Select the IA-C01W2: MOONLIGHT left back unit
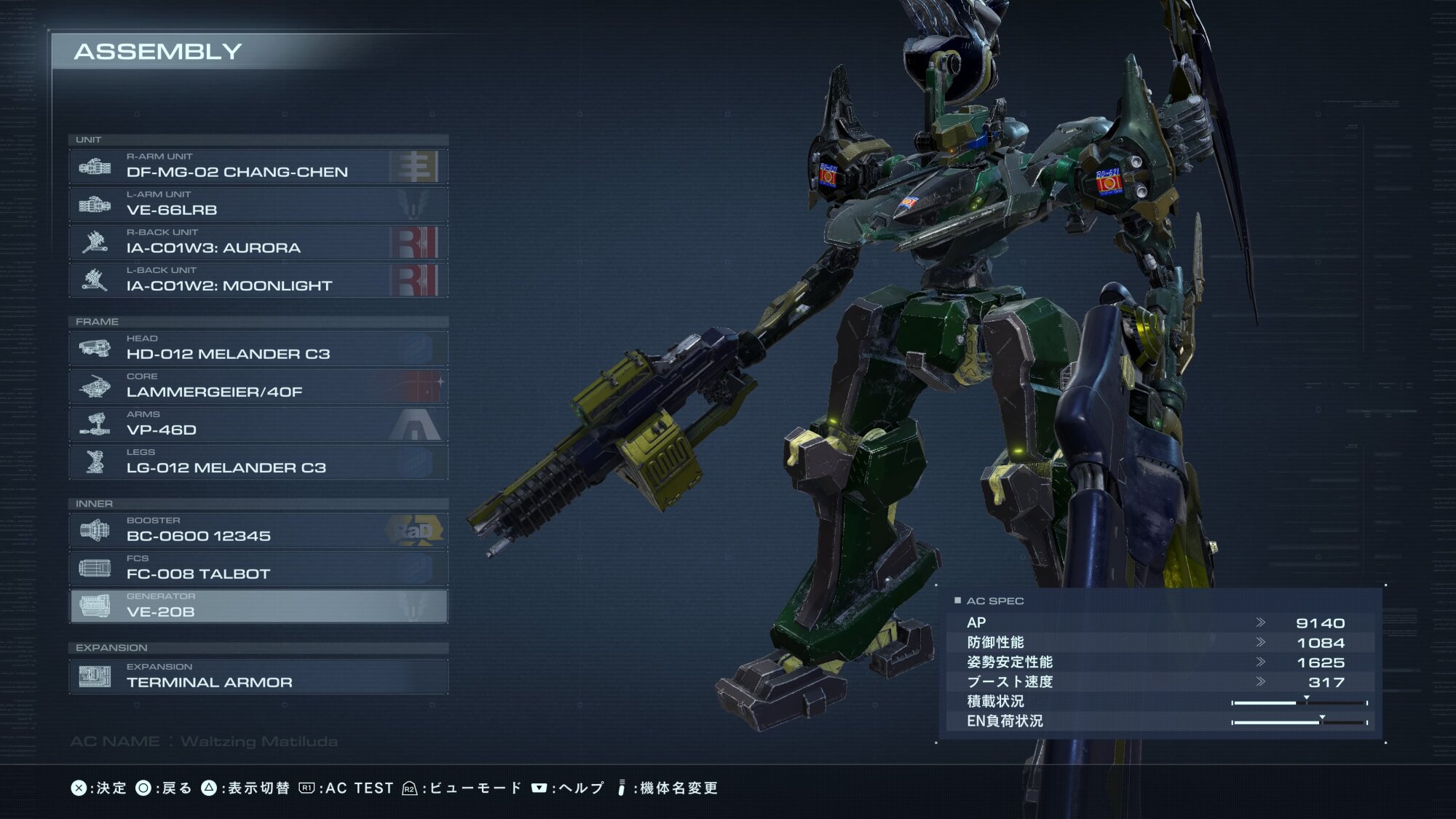The image size is (1456, 819). click(258, 280)
